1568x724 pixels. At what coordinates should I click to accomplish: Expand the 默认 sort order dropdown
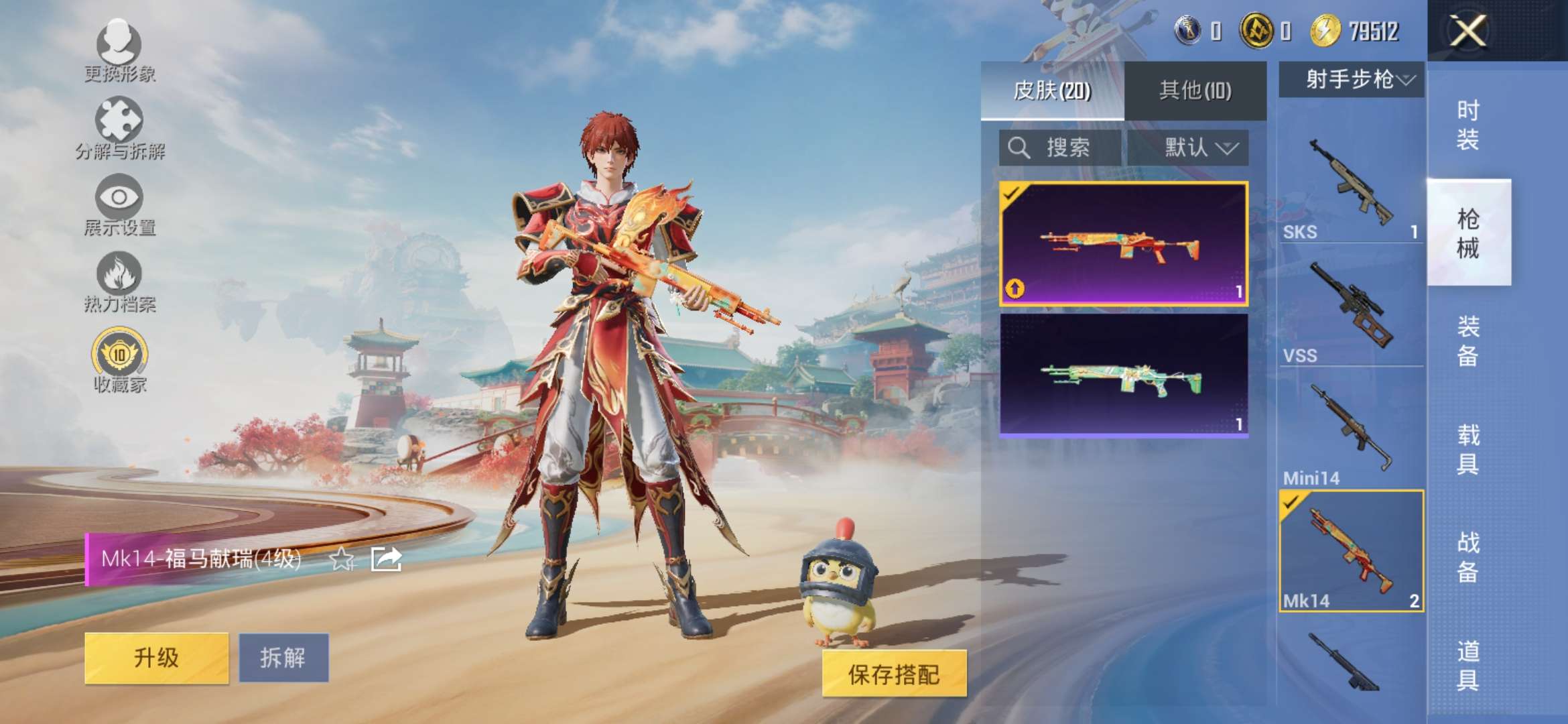coord(1198,146)
